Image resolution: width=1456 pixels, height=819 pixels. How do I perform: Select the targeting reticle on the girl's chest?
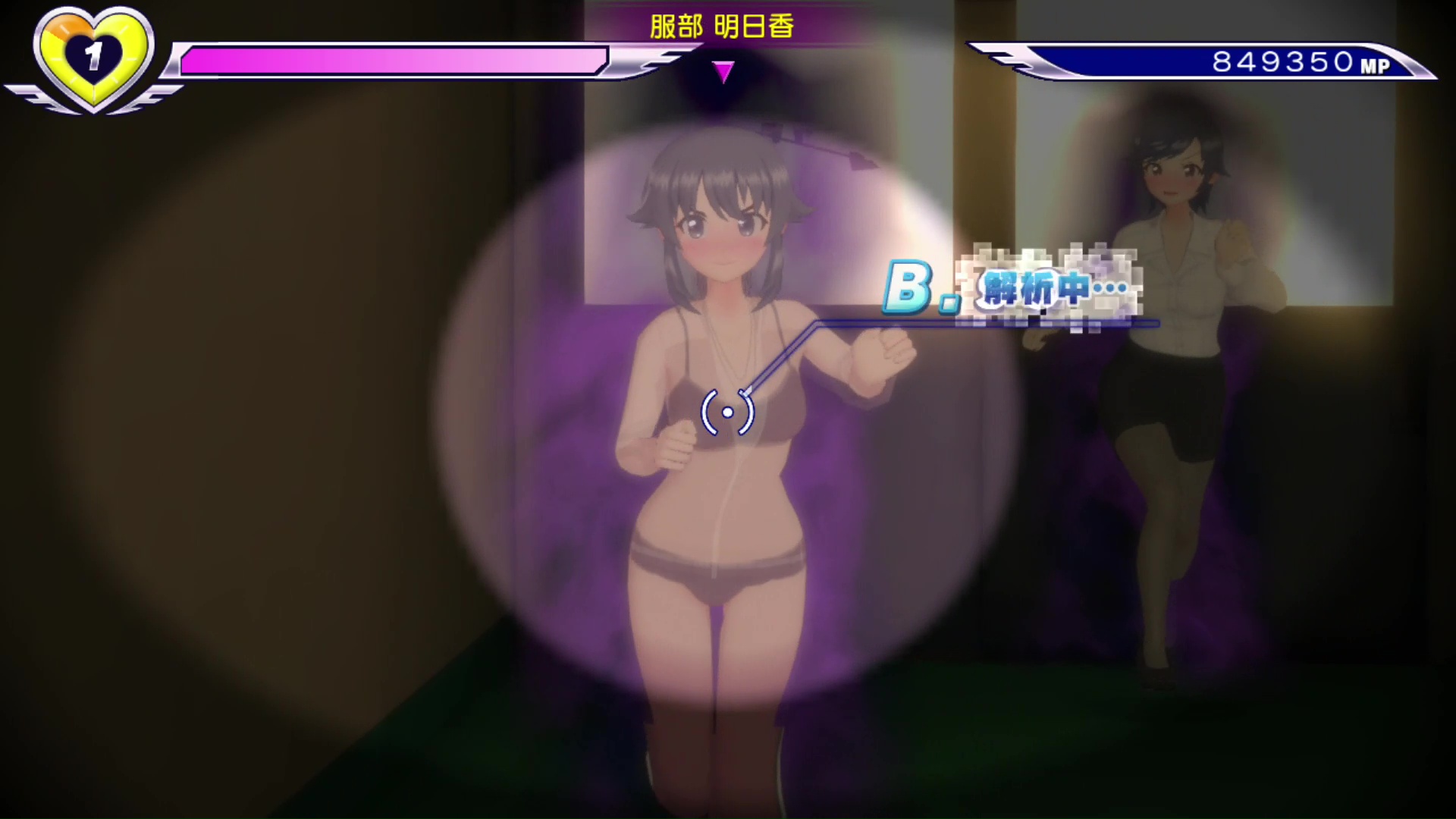coord(727,412)
